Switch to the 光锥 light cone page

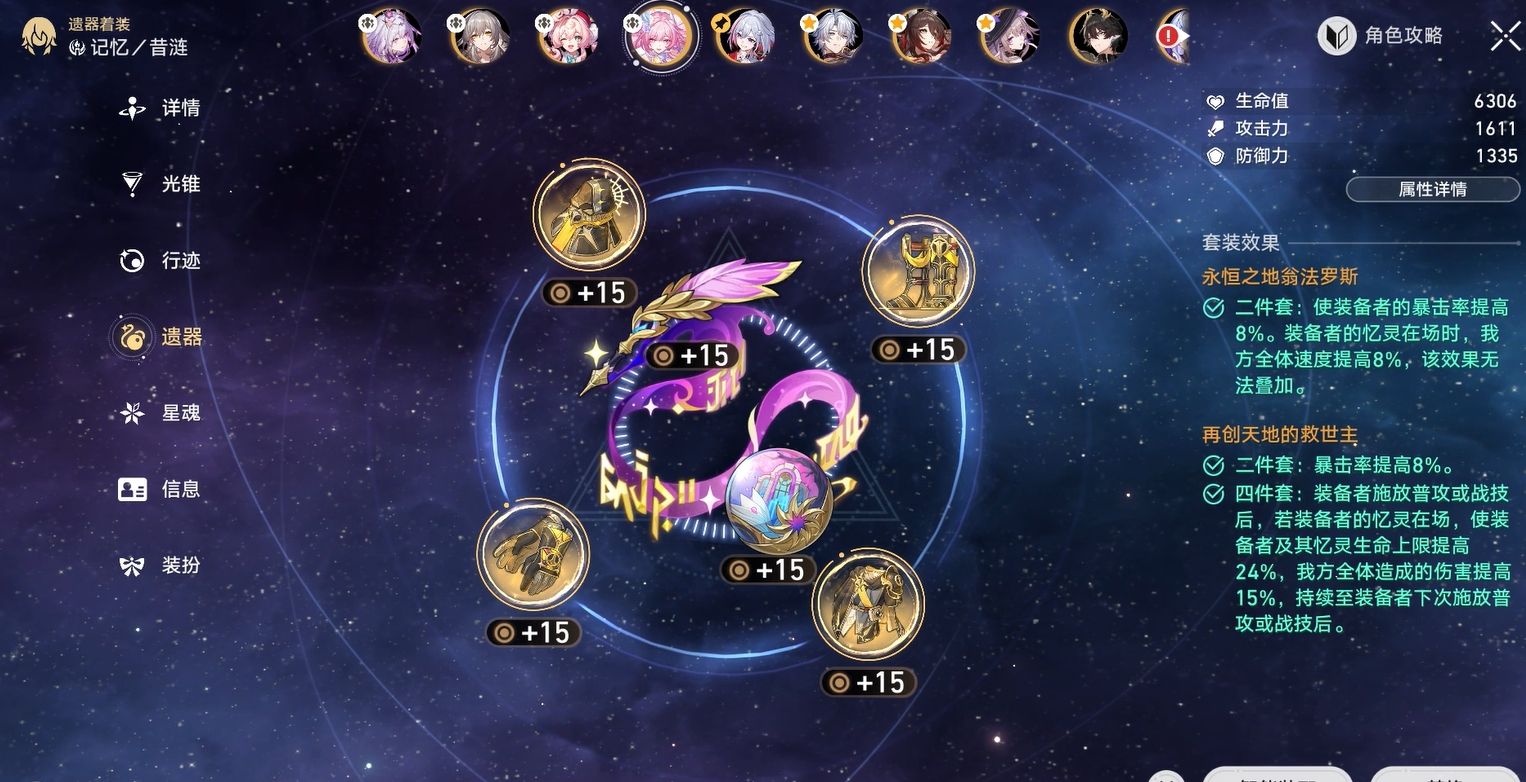(161, 184)
